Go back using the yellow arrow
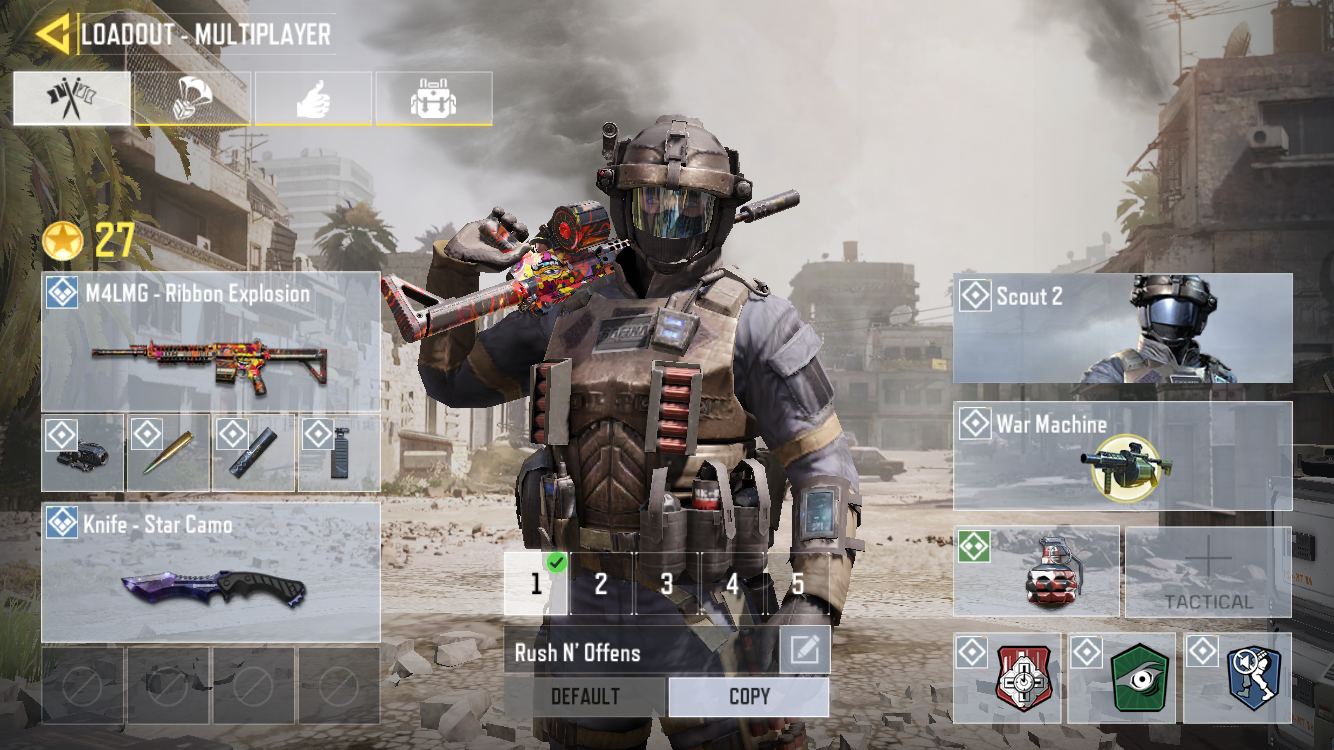 [51, 34]
